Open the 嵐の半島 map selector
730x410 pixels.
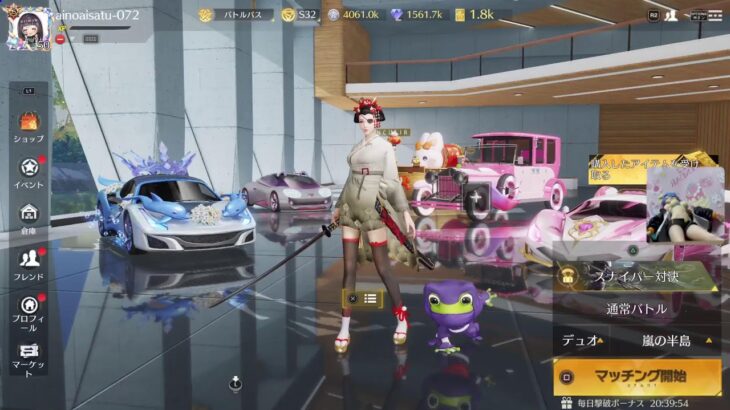(x=668, y=340)
